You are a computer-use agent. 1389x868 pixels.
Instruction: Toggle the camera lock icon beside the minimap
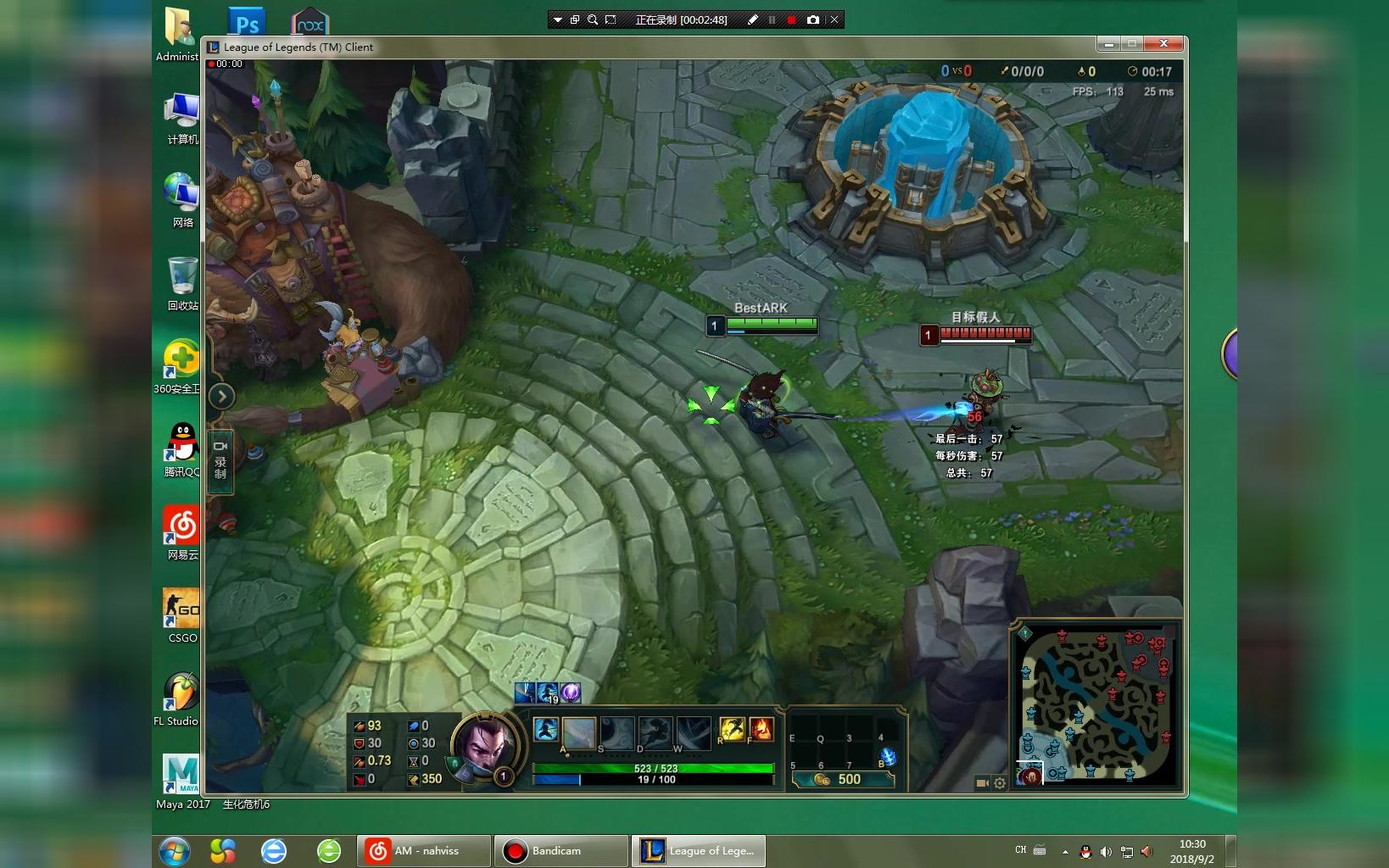point(981,783)
